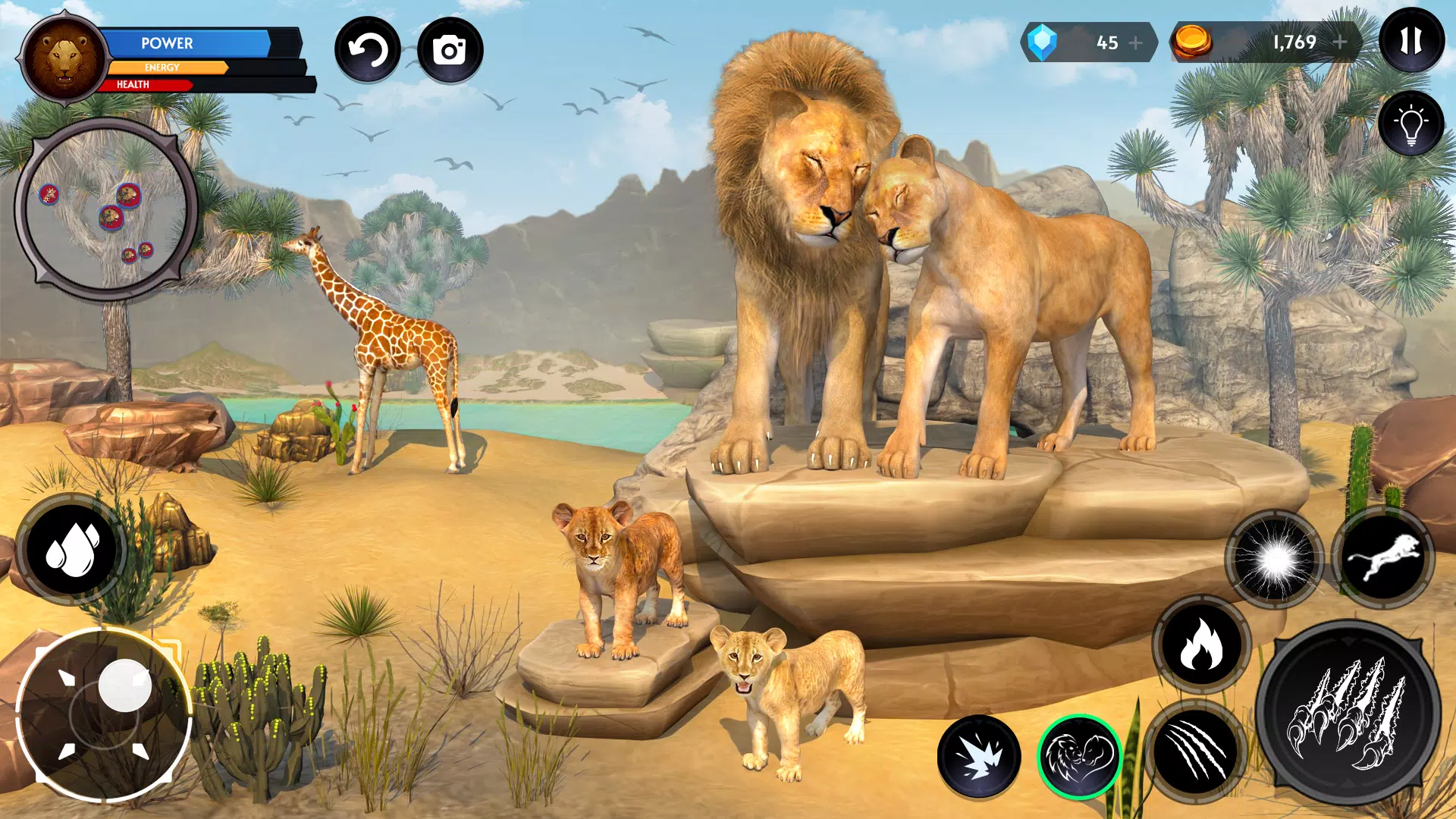Activate the leaping lion jump button
The height and width of the screenshot is (819, 1456).
click(1383, 558)
